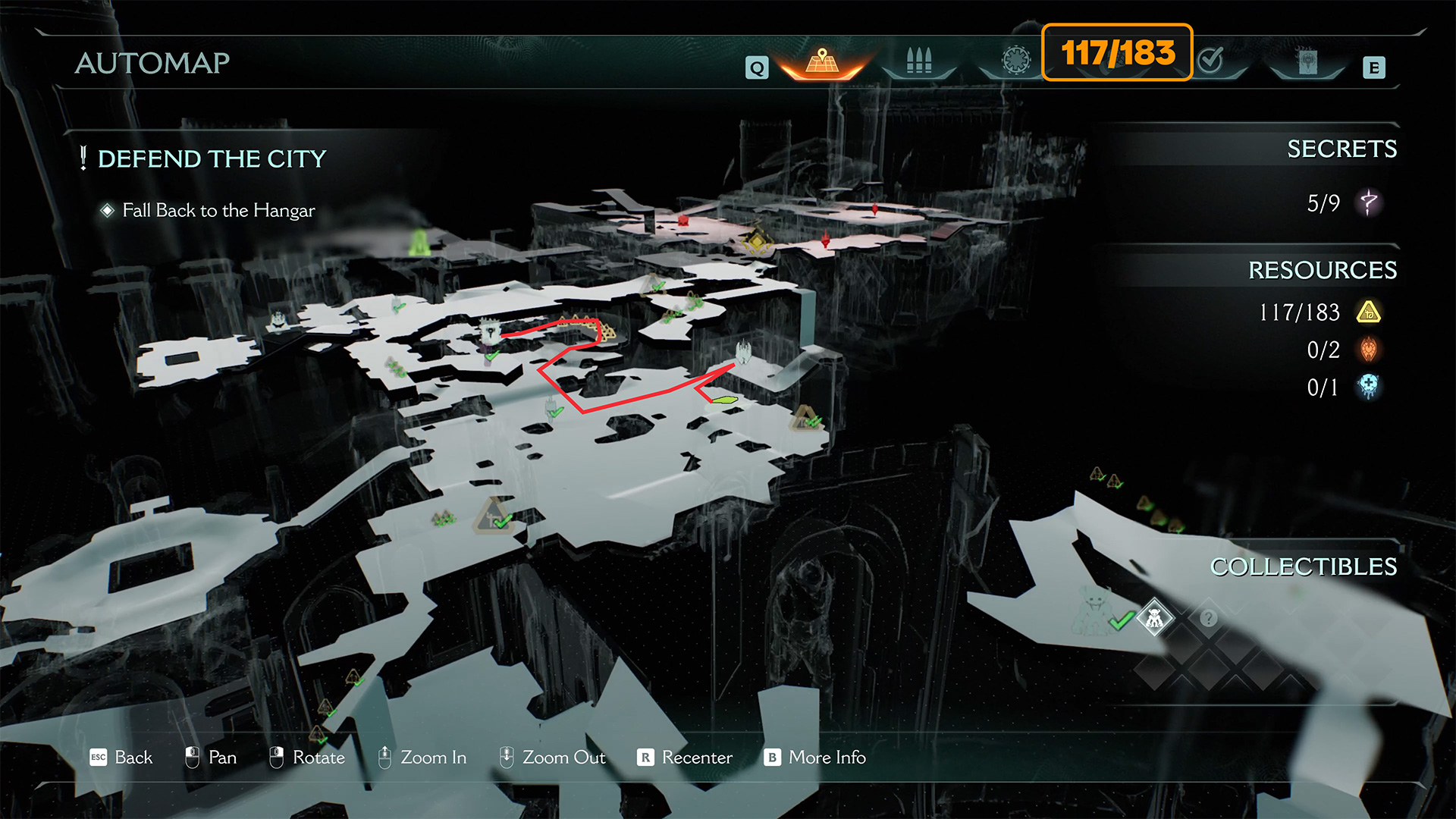Select the collected demon toy collectible slot
Viewport: 1456px width, 819px height.
pos(1154,619)
